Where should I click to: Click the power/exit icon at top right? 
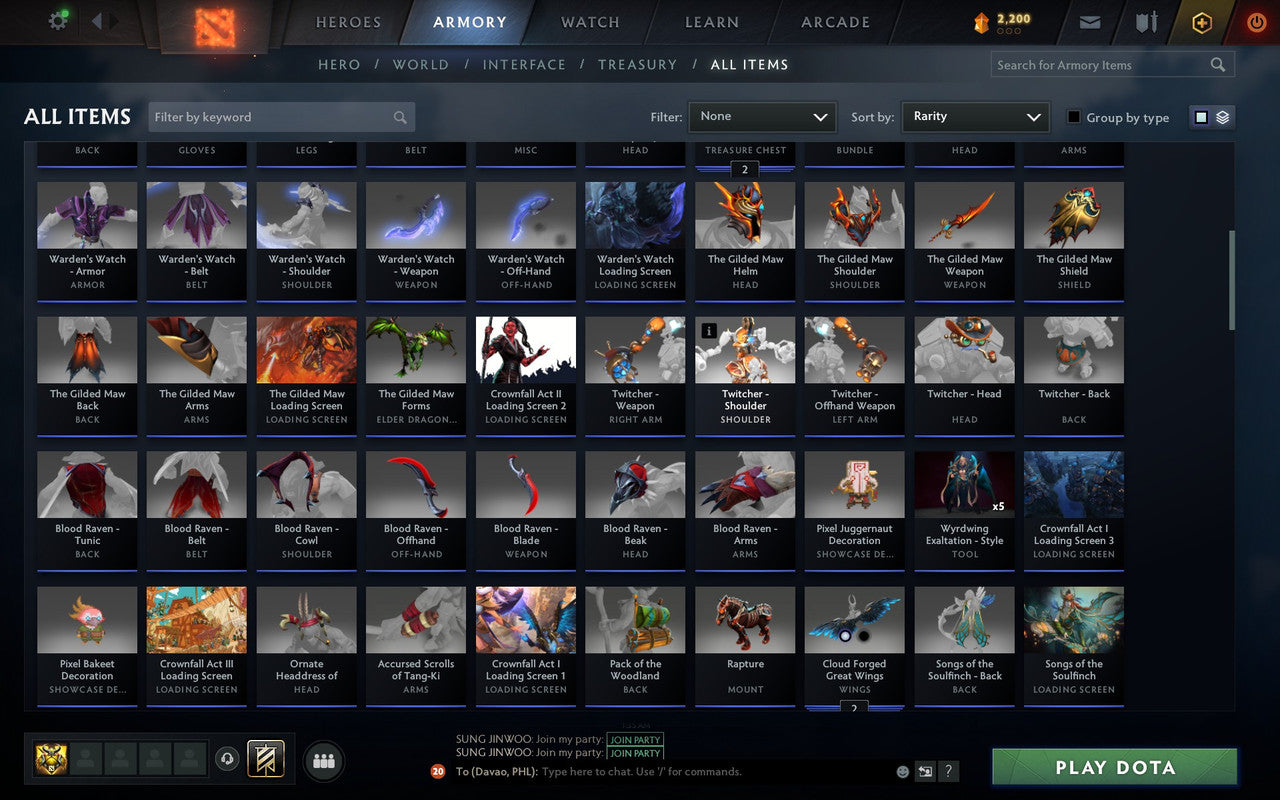click(1256, 22)
